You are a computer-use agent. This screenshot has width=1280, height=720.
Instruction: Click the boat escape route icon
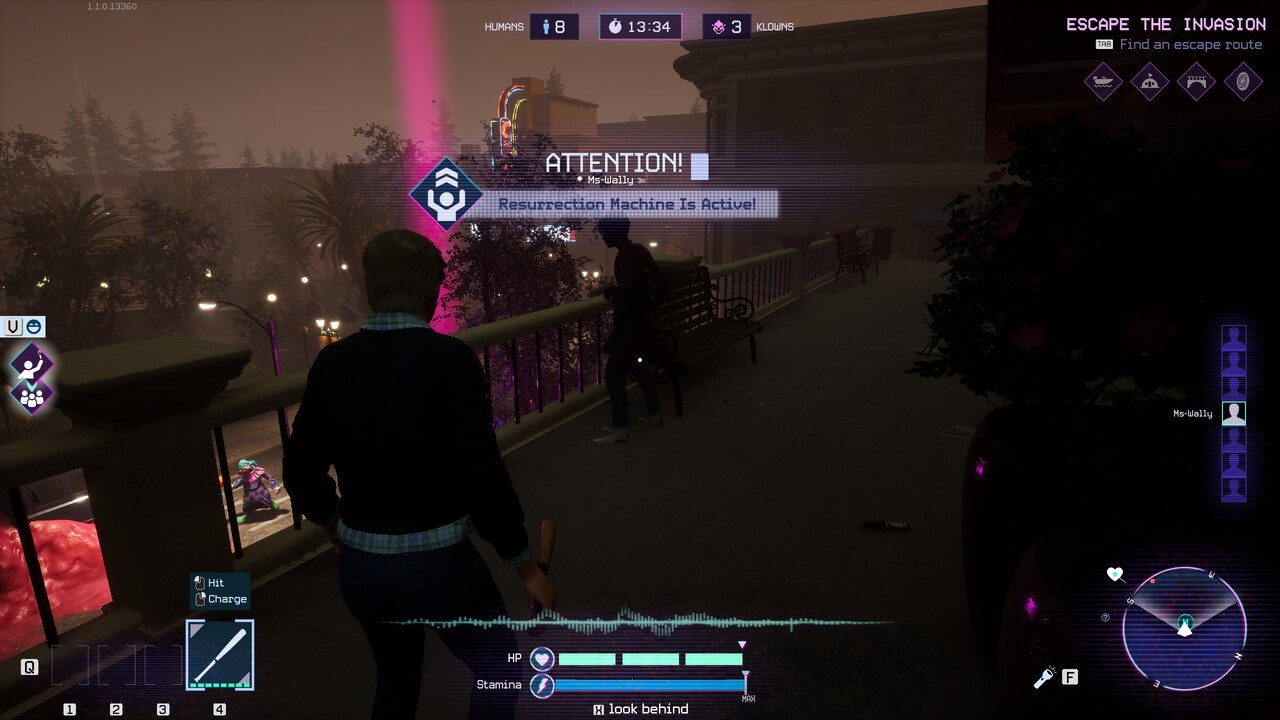(x=1103, y=82)
